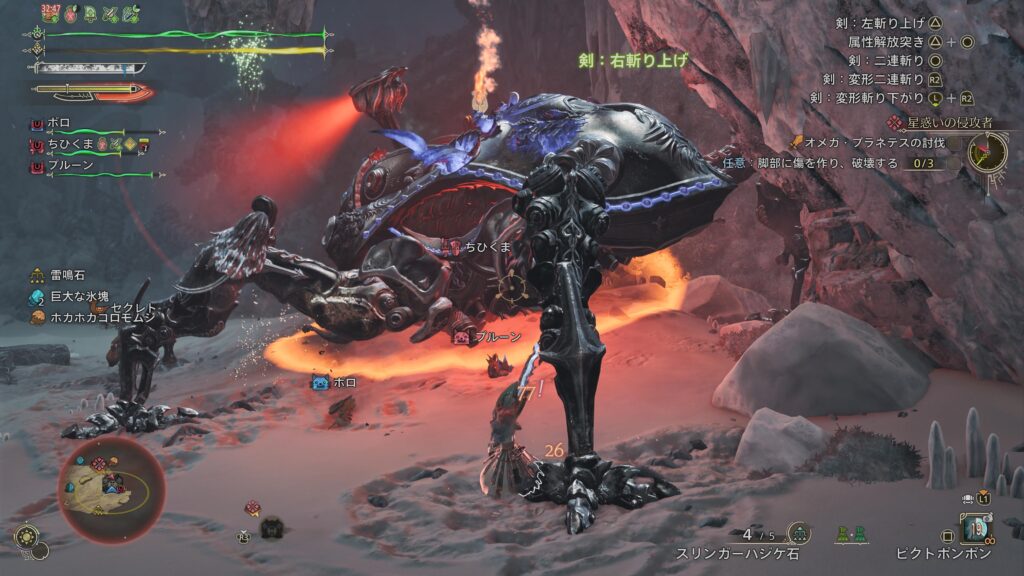Choose ホカホカコロモムシ from the nearby items list
1024x576 pixels.
pos(92,317)
